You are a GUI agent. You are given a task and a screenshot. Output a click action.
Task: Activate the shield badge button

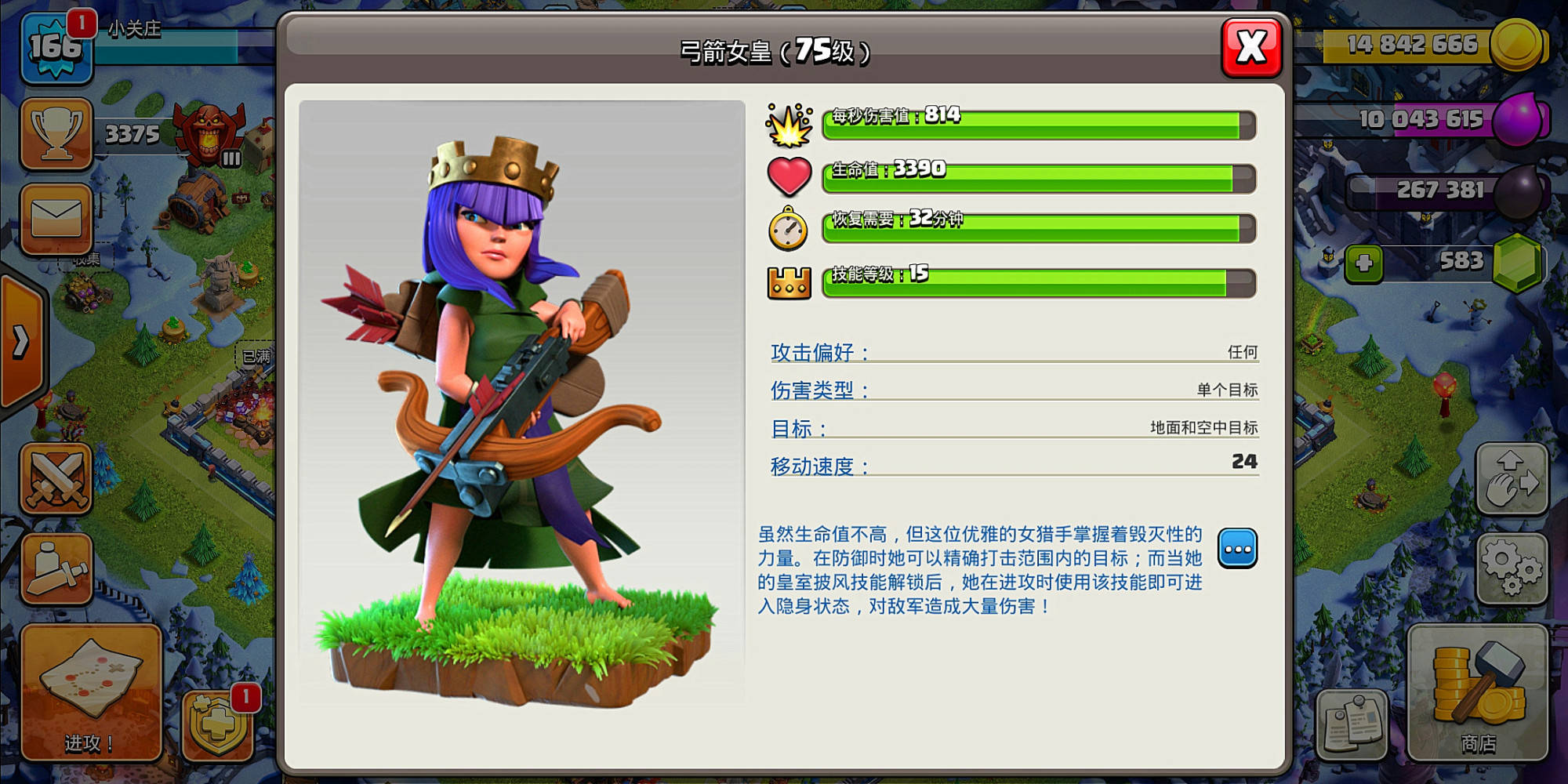pos(217,725)
